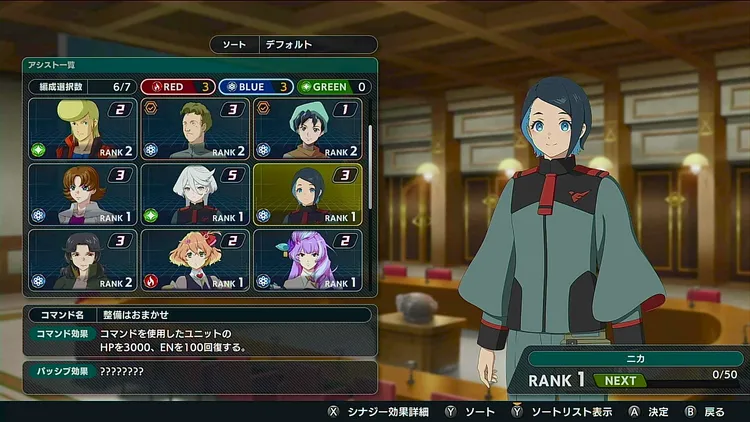Image resolution: width=750 pixels, height=422 pixels.
Task: Select the blond assist in the red jacket
Action: 82,129
